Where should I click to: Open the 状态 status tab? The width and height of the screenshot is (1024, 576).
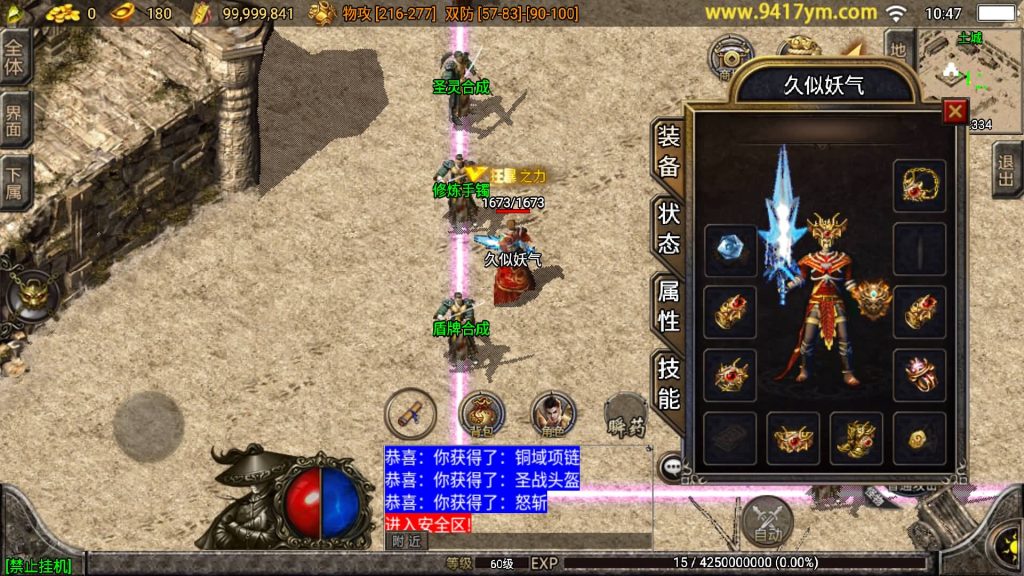click(x=668, y=228)
